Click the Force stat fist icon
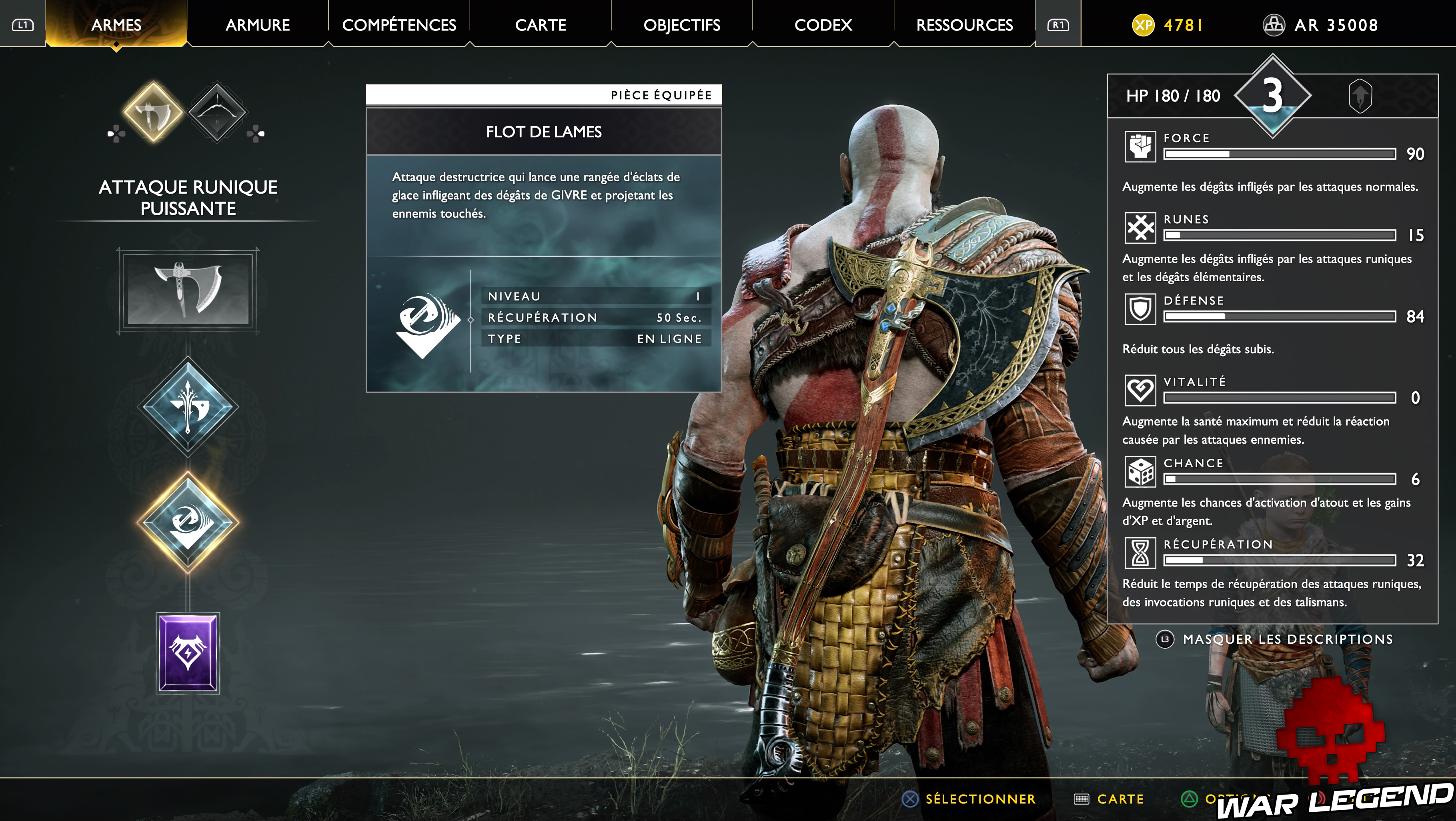The height and width of the screenshot is (821, 1456). click(x=1140, y=146)
